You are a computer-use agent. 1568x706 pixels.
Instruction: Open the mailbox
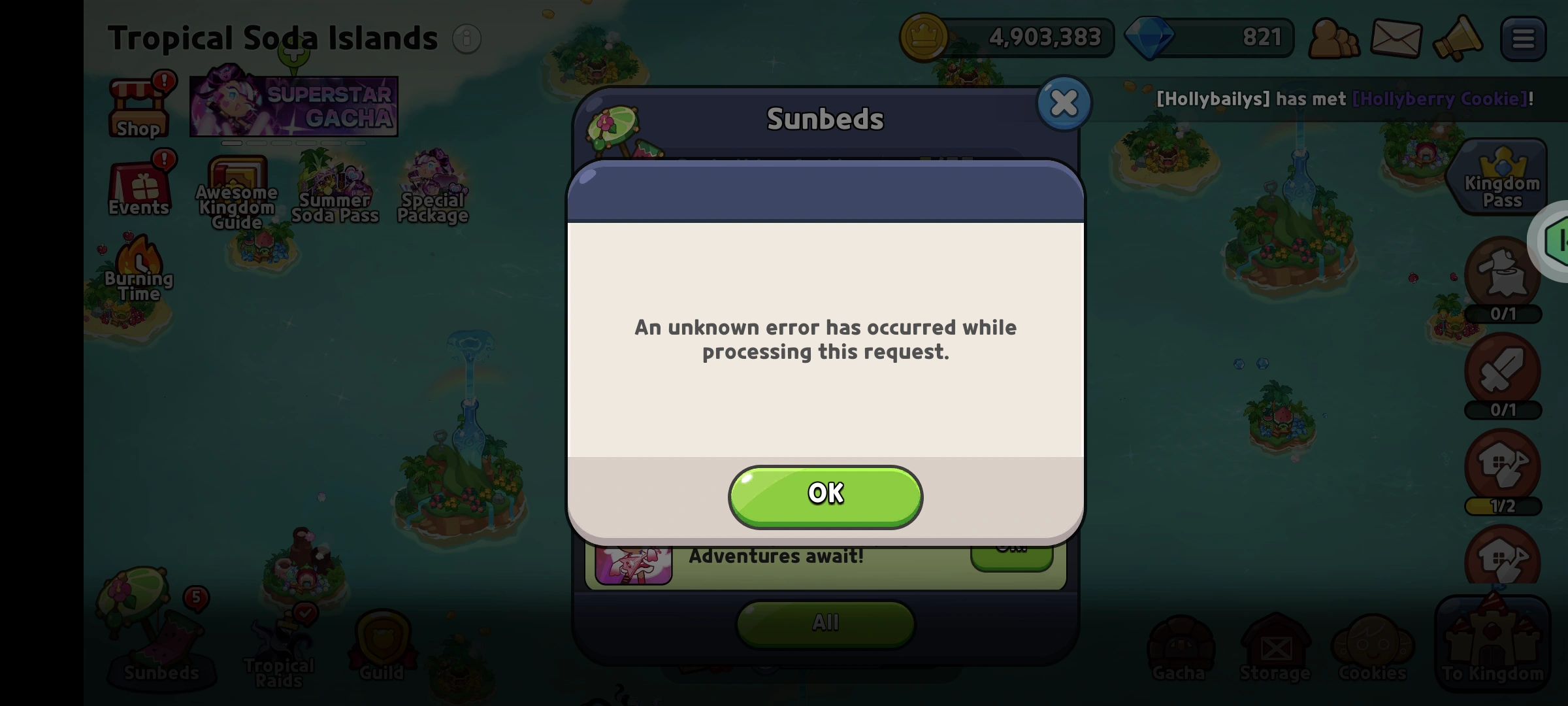pyautogui.click(x=1397, y=38)
